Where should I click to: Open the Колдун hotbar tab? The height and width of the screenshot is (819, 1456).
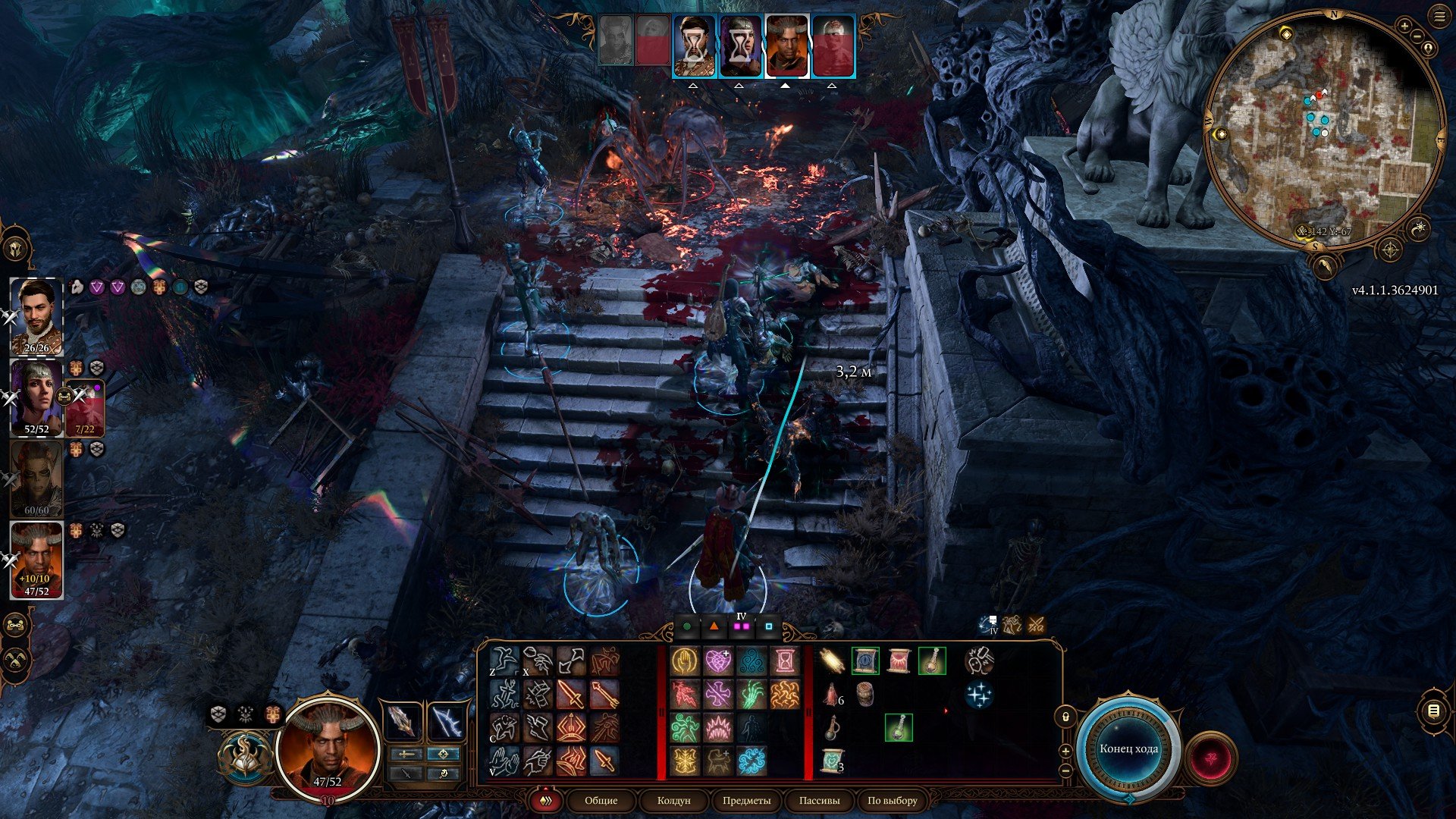pyautogui.click(x=673, y=800)
